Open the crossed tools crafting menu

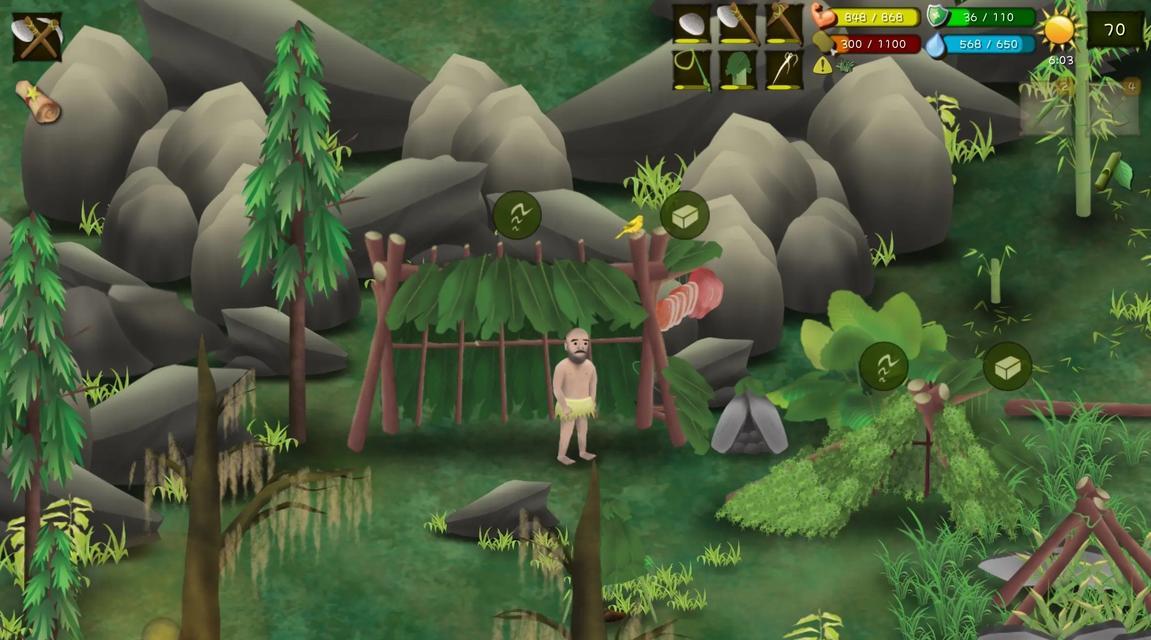[37, 37]
